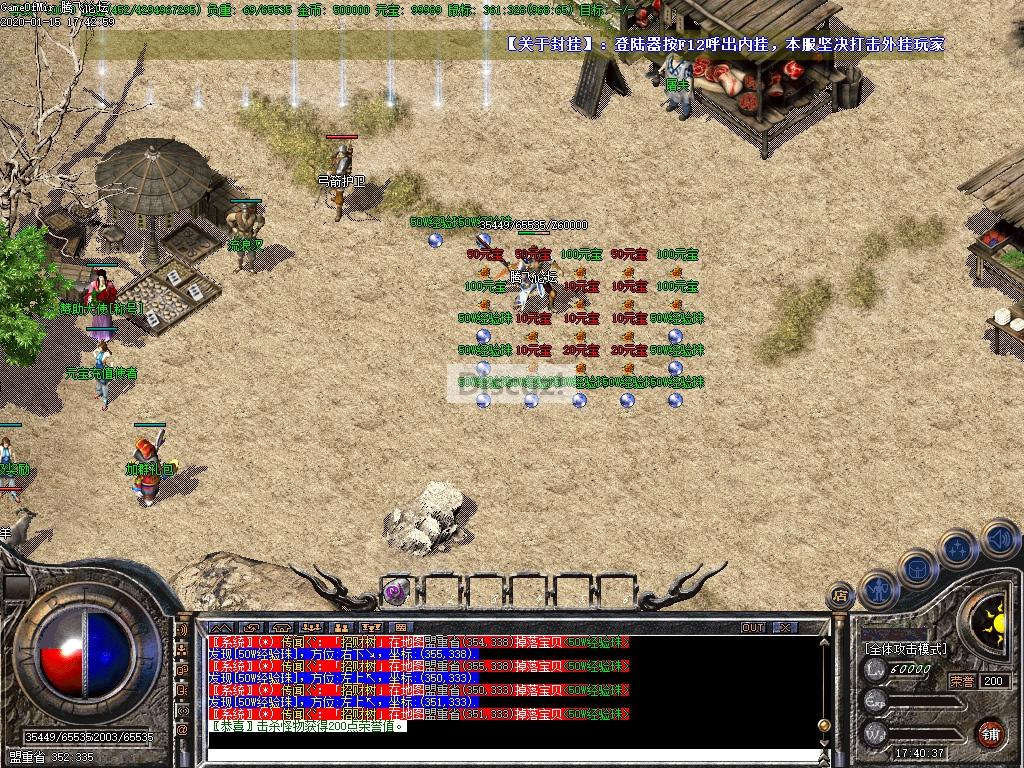Select the purple orb in the belt slot
This screenshot has width=1024, height=768.
pos(396,590)
